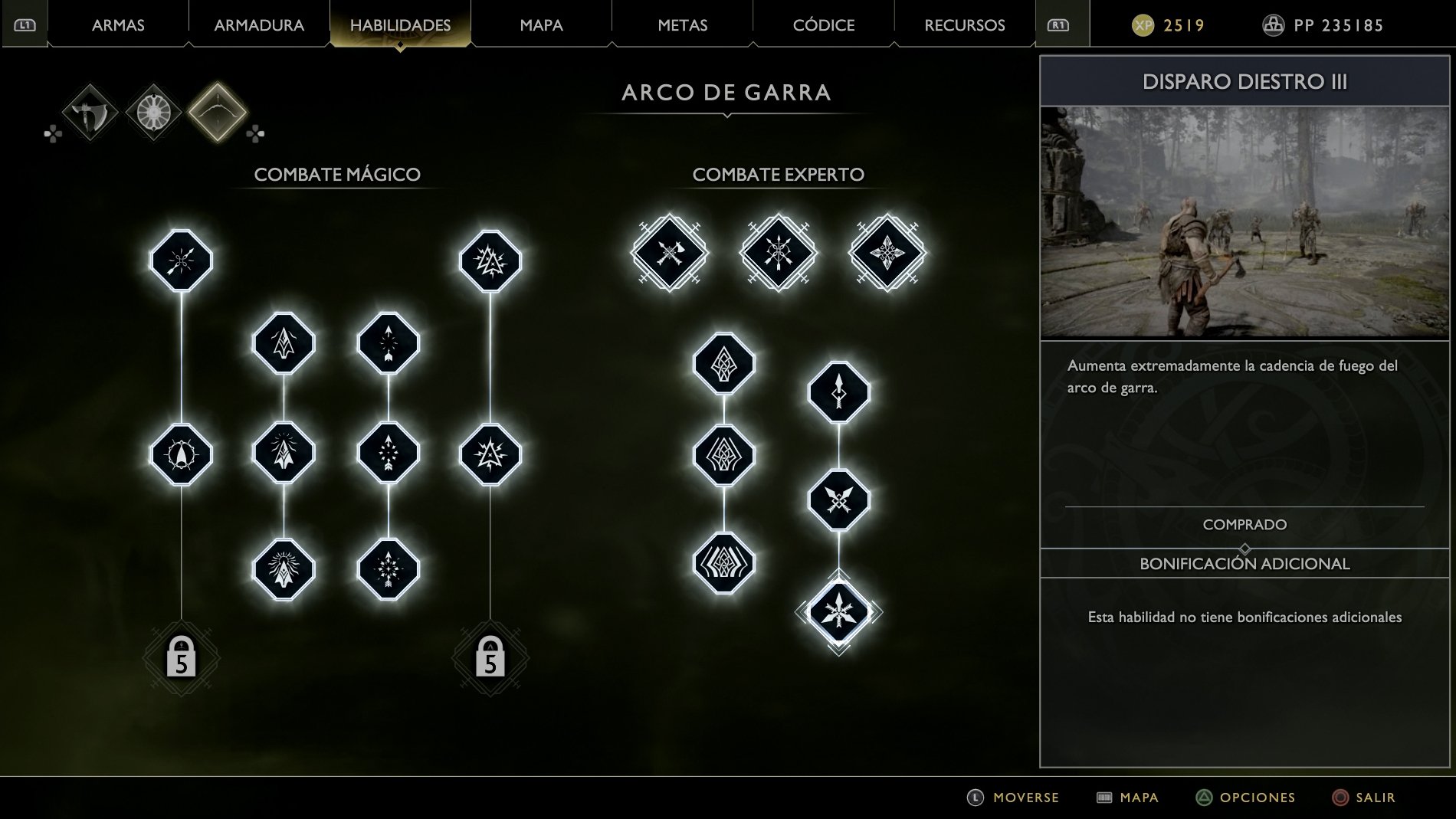Click the level 5 padlock node under Combate Mágico
Viewport: 1456px width, 819px height.
click(x=180, y=657)
